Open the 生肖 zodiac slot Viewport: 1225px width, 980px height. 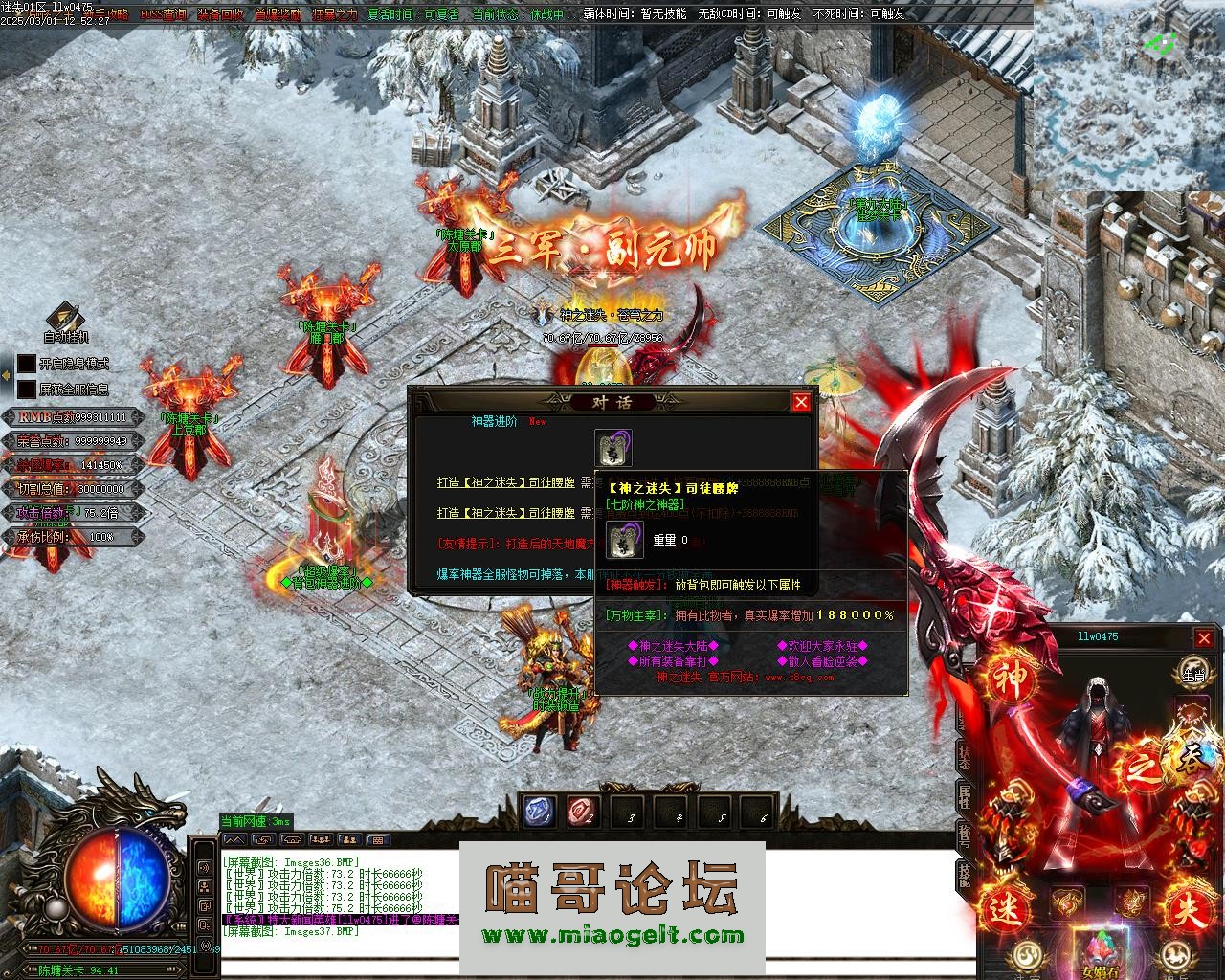[1192, 671]
